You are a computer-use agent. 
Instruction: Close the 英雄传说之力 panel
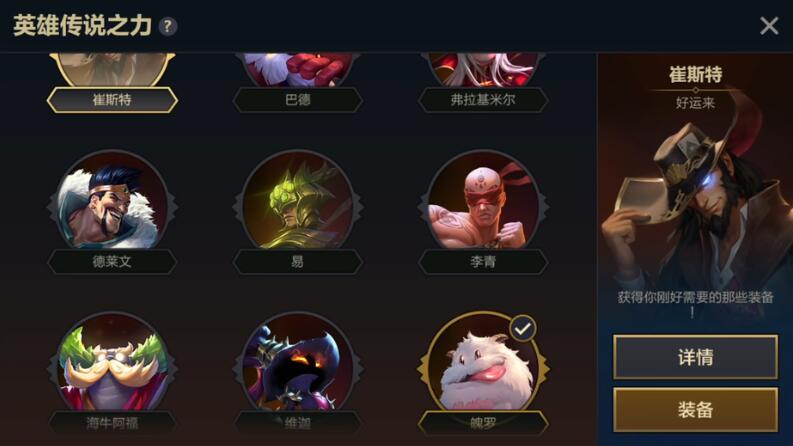point(768,26)
